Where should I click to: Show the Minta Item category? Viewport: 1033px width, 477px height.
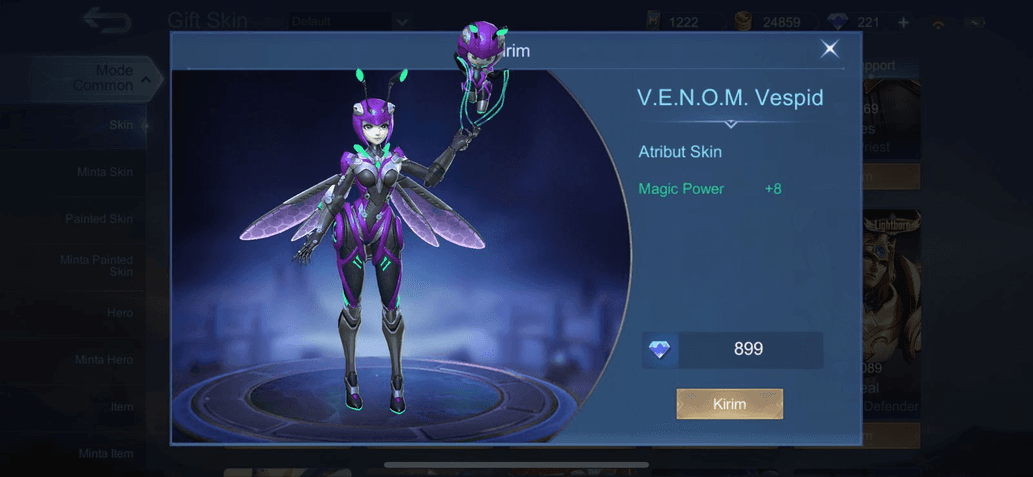(x=106, y=454)
